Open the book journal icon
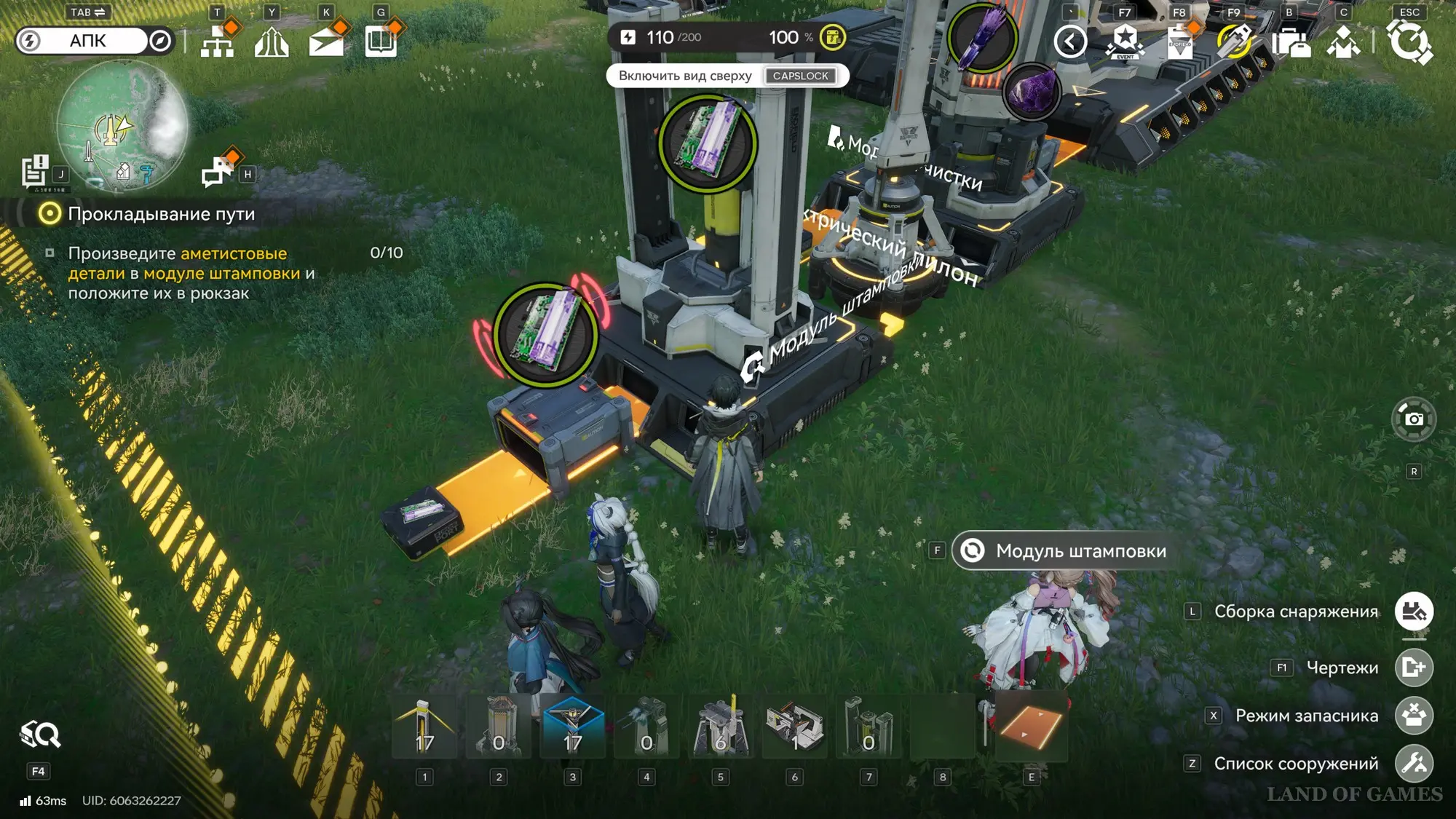 point(381,41)
